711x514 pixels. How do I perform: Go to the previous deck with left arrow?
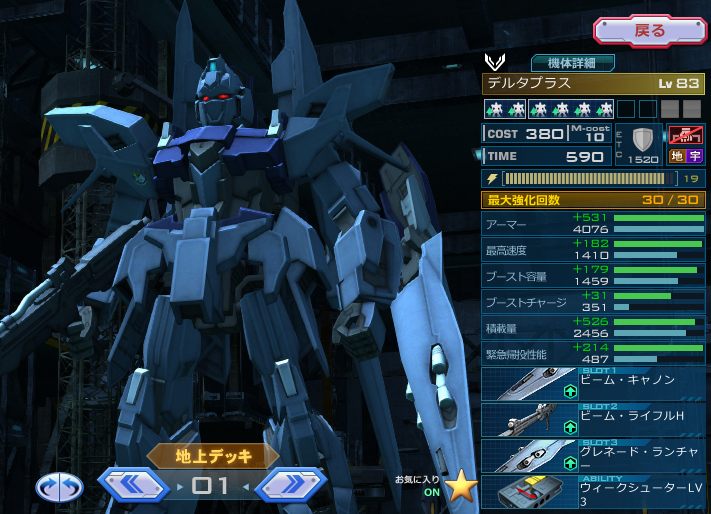pyautogui.click(x=133, y=486)
